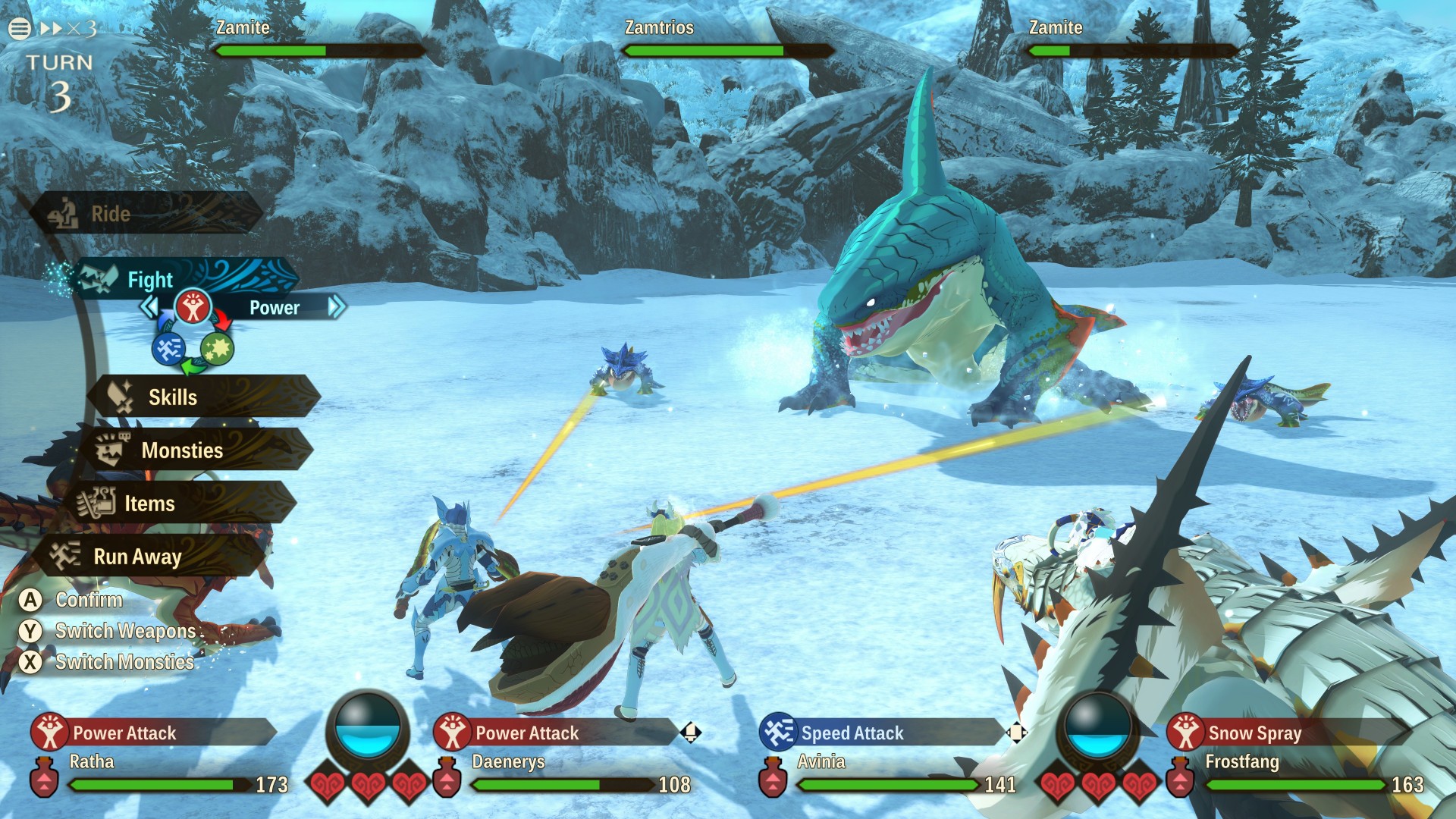Image resolution: width=1456 pixels, height=819 pixels.
Task: Pick the blue Speed attack type icon
Action: (x=168, y=350)
